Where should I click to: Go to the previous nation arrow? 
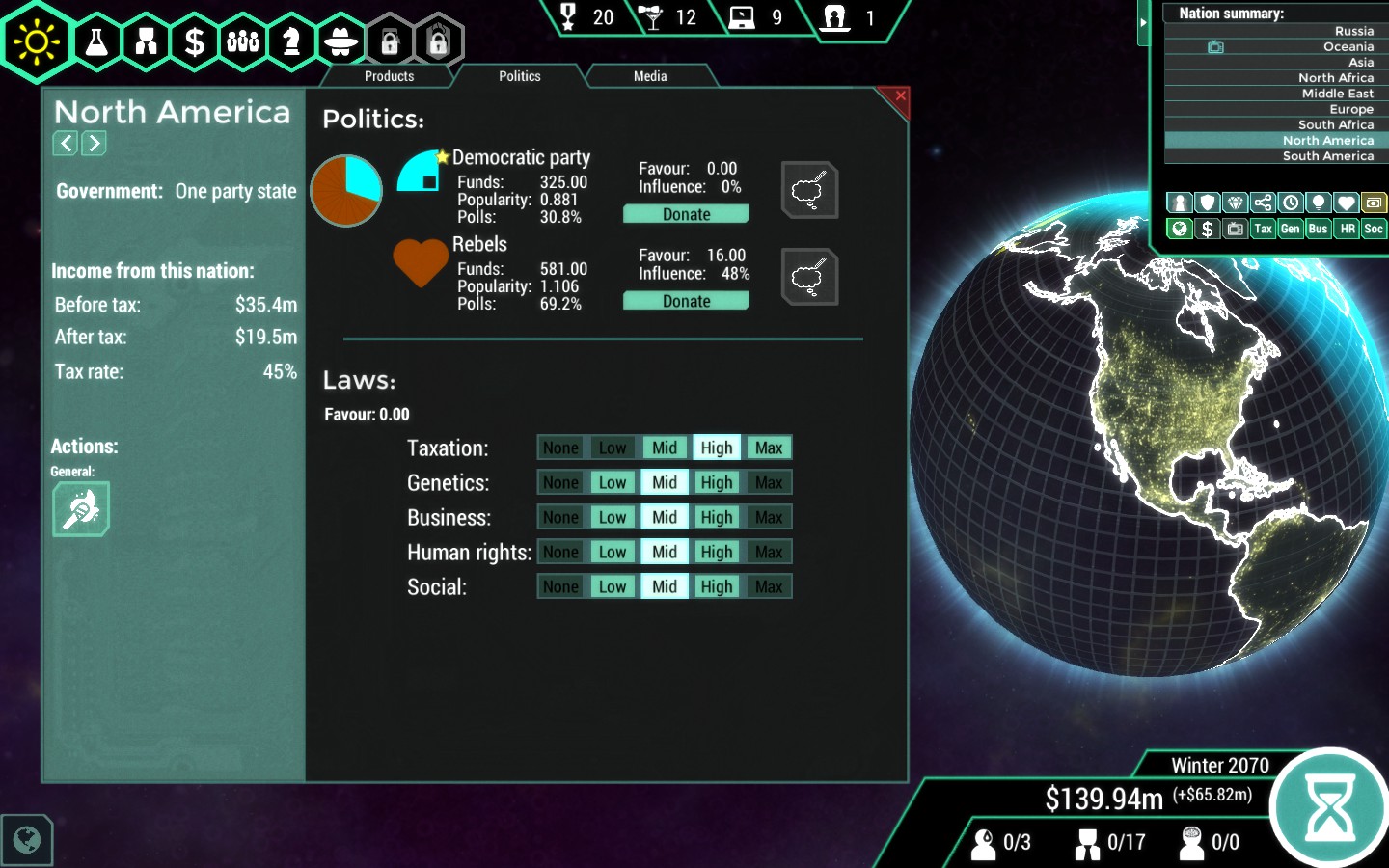[x=65, y=144]
